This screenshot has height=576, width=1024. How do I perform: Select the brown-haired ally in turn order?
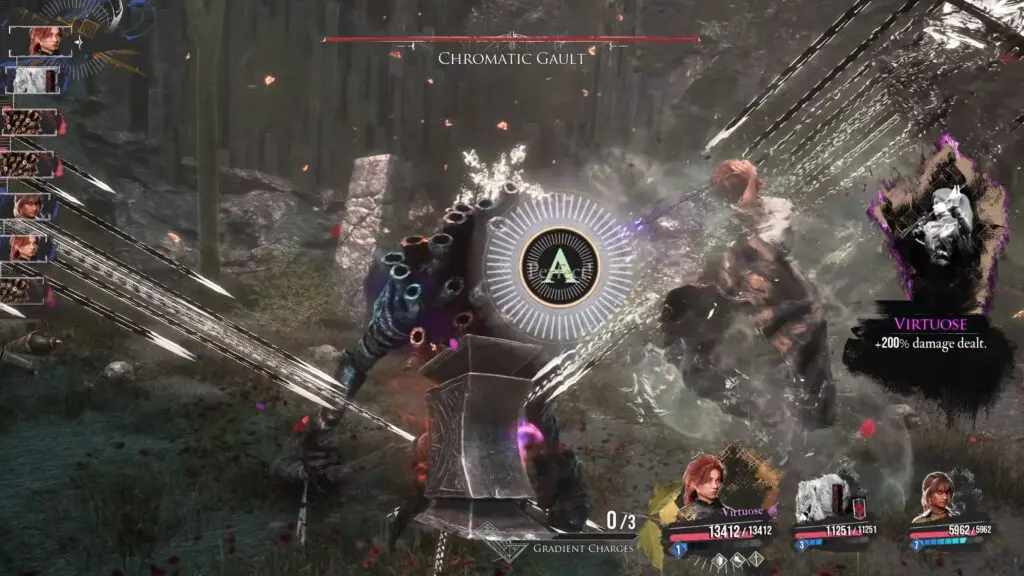[29, 207]
